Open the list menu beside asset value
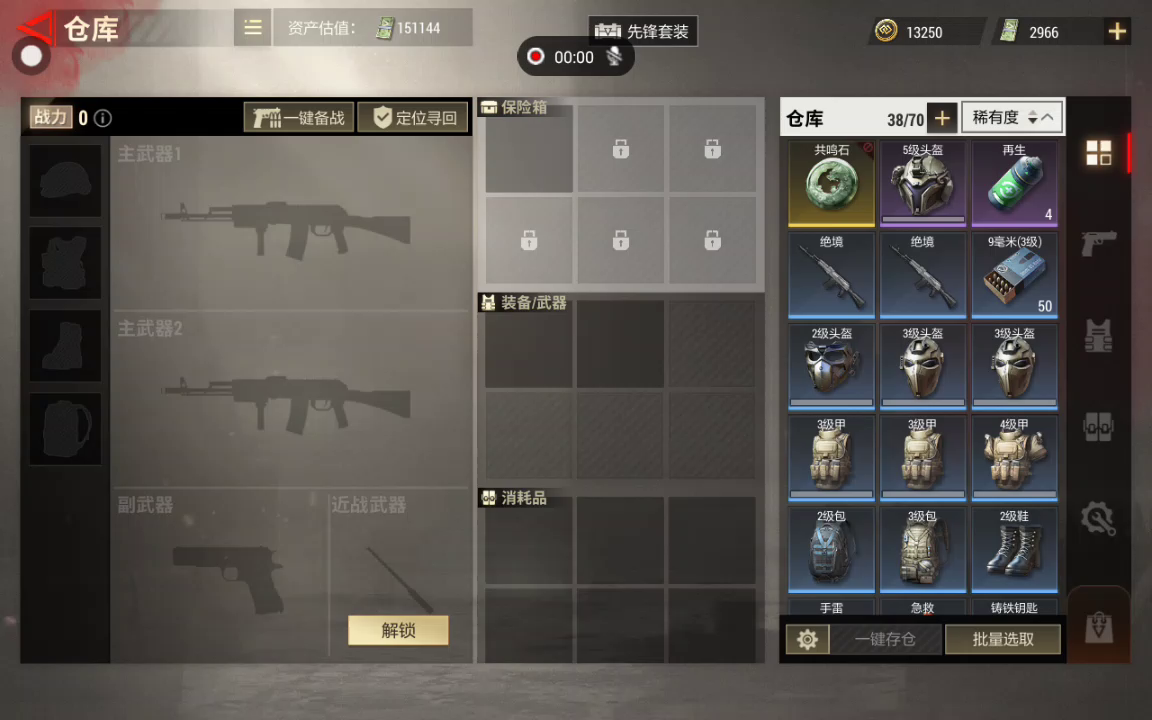The height and width of the screenshot is (720, 1152). pos(253,28)
